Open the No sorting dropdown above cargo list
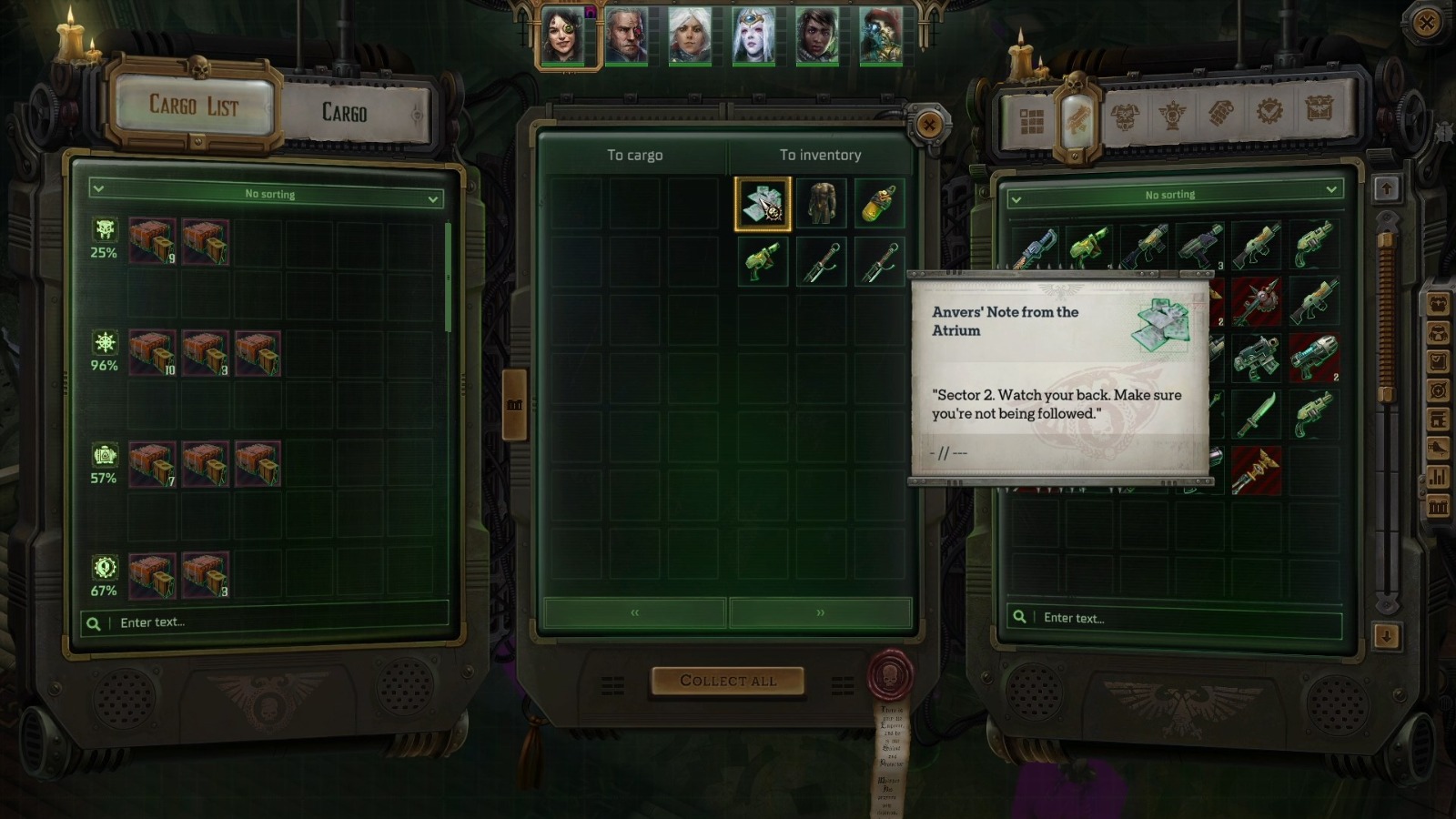The height and width of the screenshot is (819, 1456). tap(268, 194)
